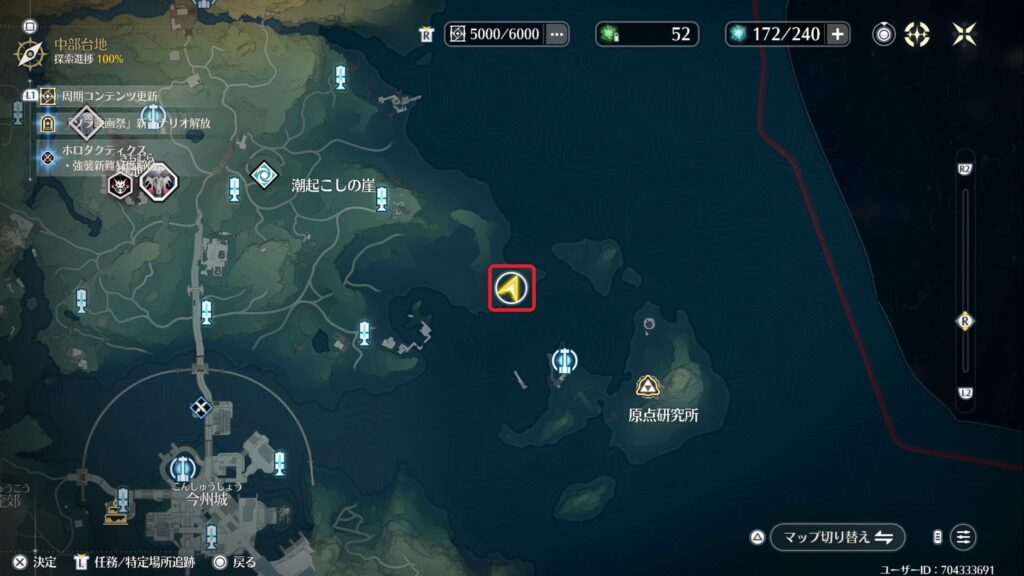Choose the 原点研究所 triangle marker
This screenshot has width=1024, height=576.
(x=646, y=386)
